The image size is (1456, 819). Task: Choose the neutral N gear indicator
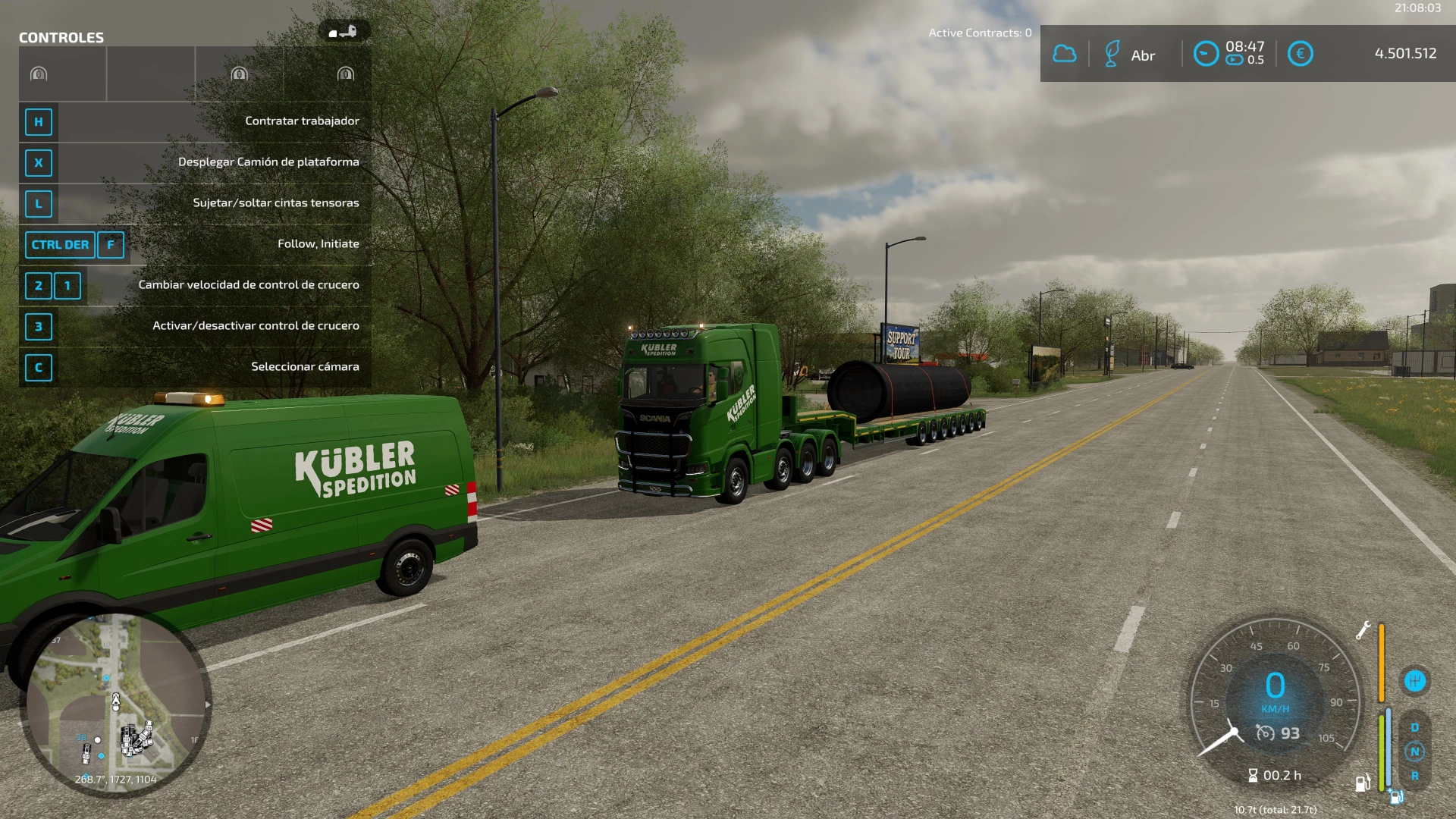click(1414, 752)
